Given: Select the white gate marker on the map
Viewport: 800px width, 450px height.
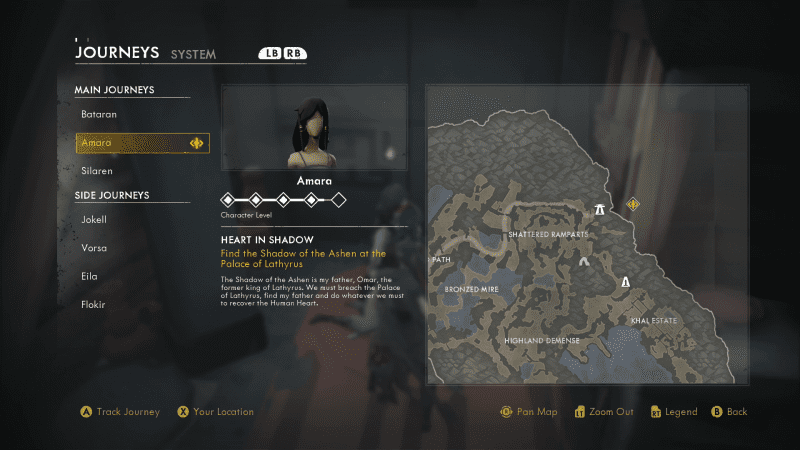Looking at the screenshot, I should click(599, 209).
